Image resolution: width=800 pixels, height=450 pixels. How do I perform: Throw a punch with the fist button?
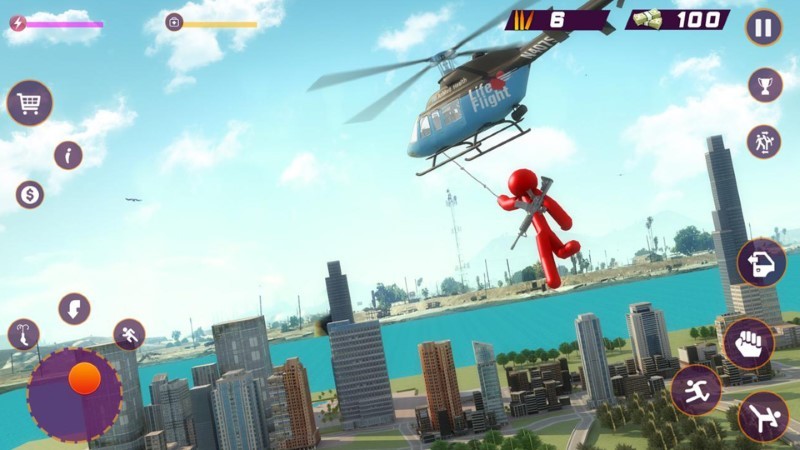[748, 343]
